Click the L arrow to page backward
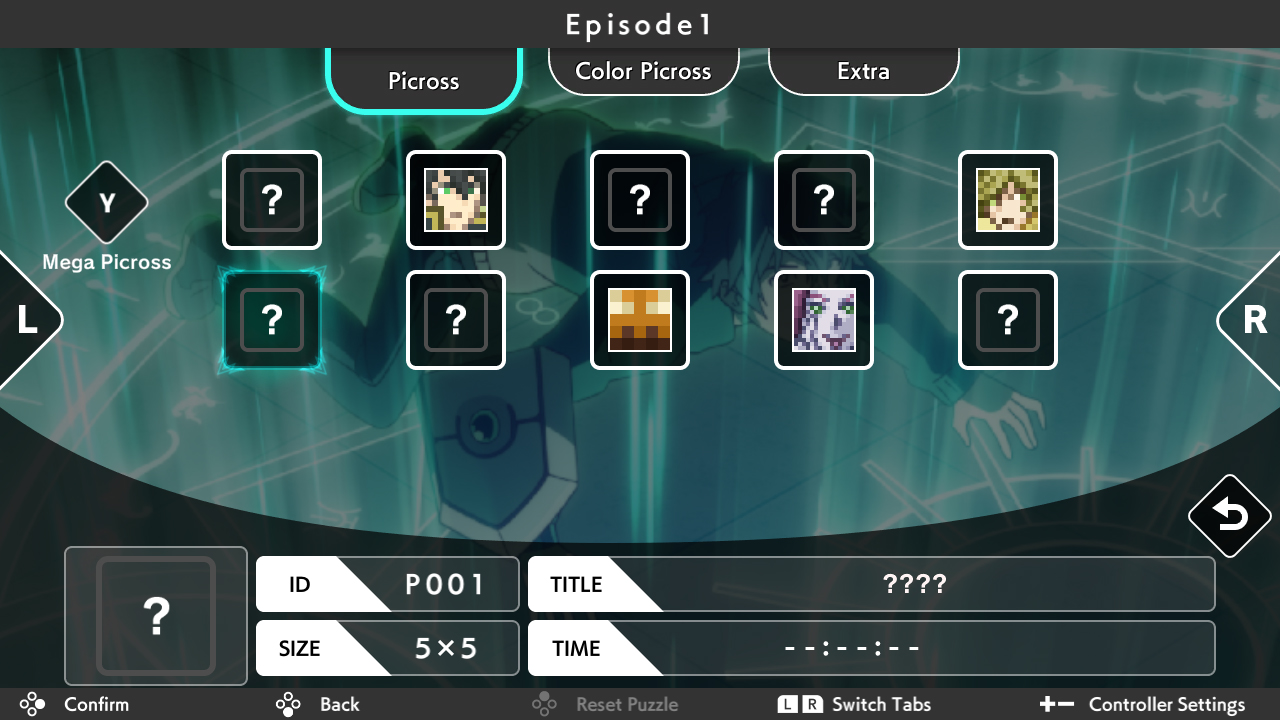This screenshot has height=720, width=1280. (25, 320)
